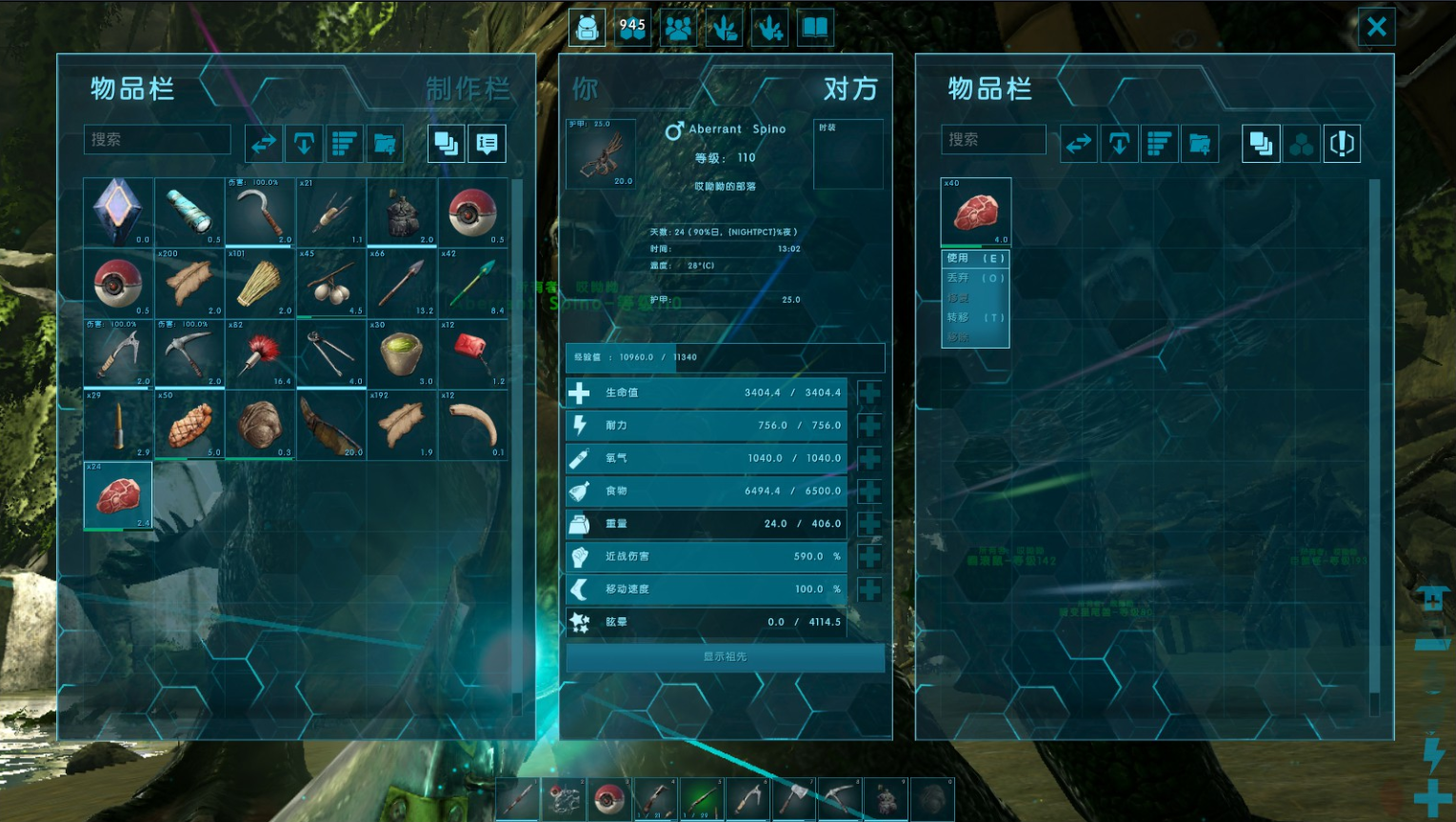Open the book icon in the top bar

[x=815, y=28]
